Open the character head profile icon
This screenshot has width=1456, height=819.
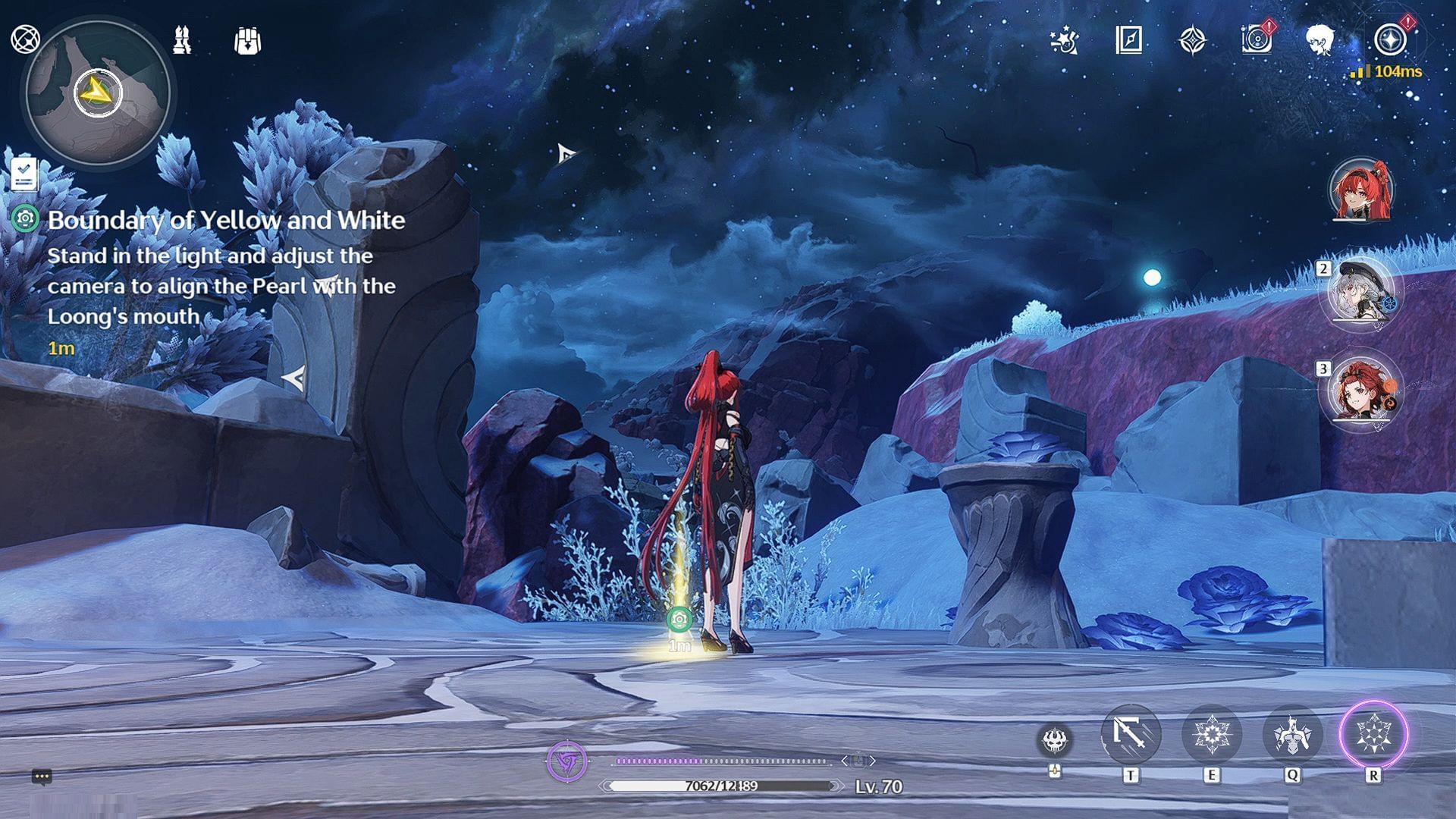point(1320,39)
